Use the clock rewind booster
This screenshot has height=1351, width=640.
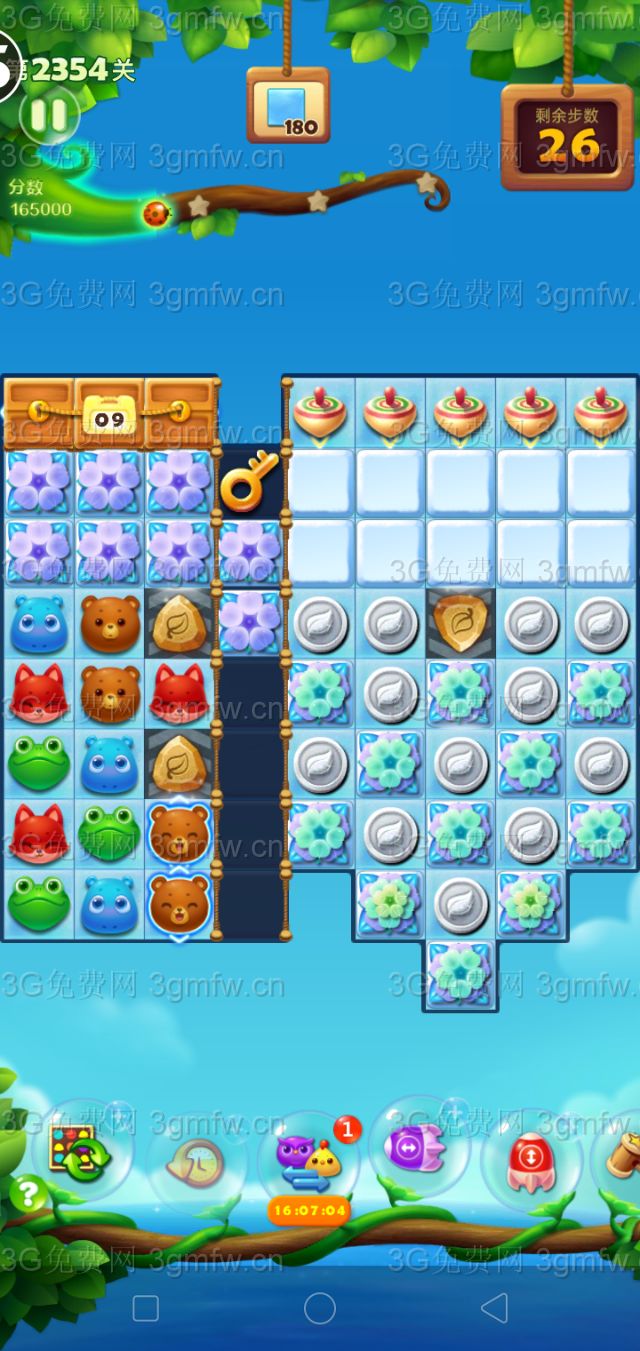click(197, 1162)
